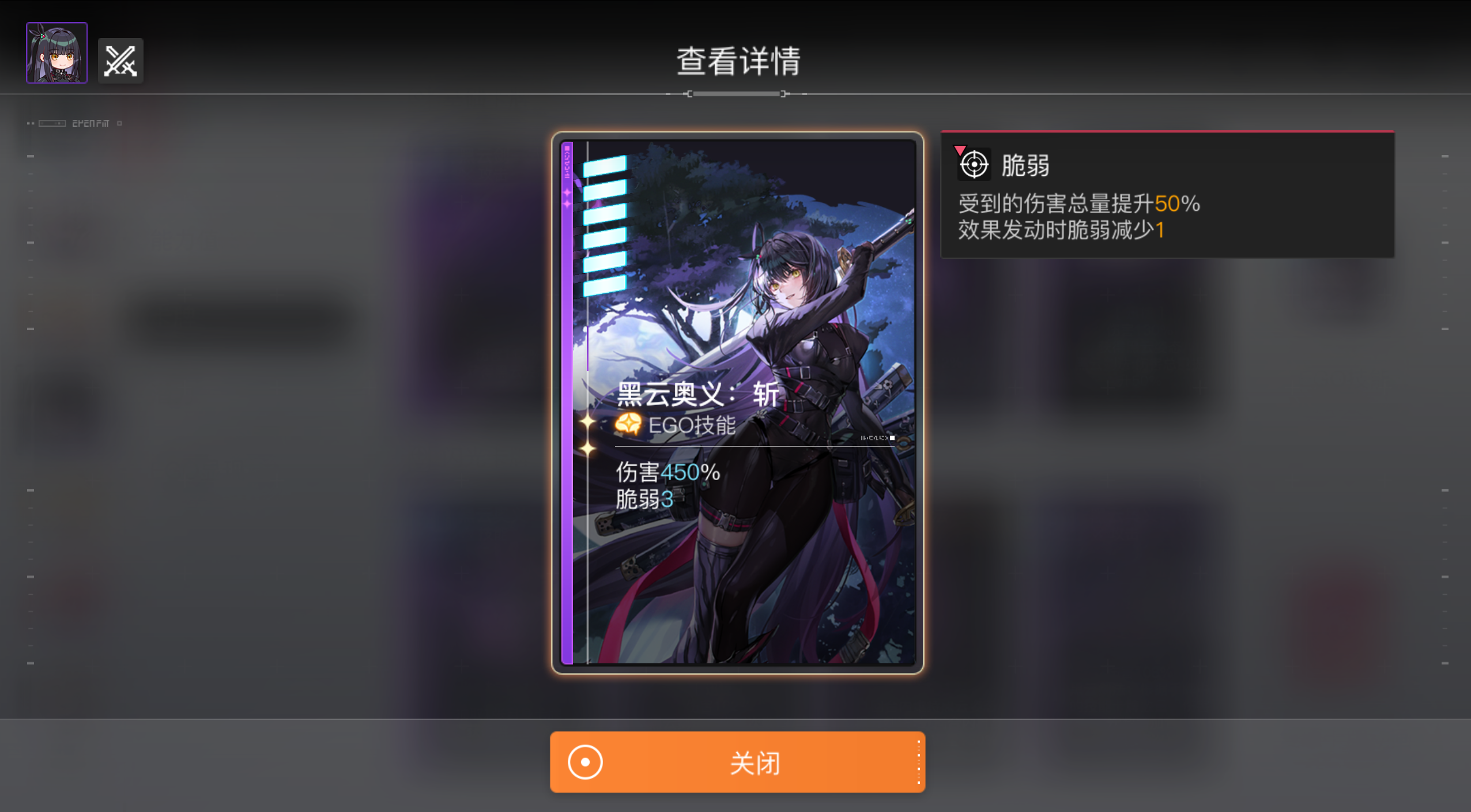Click the target circle icon on 关闭 button
Viewport: 1471px width, 812px height.
click(x=584, y=762)
